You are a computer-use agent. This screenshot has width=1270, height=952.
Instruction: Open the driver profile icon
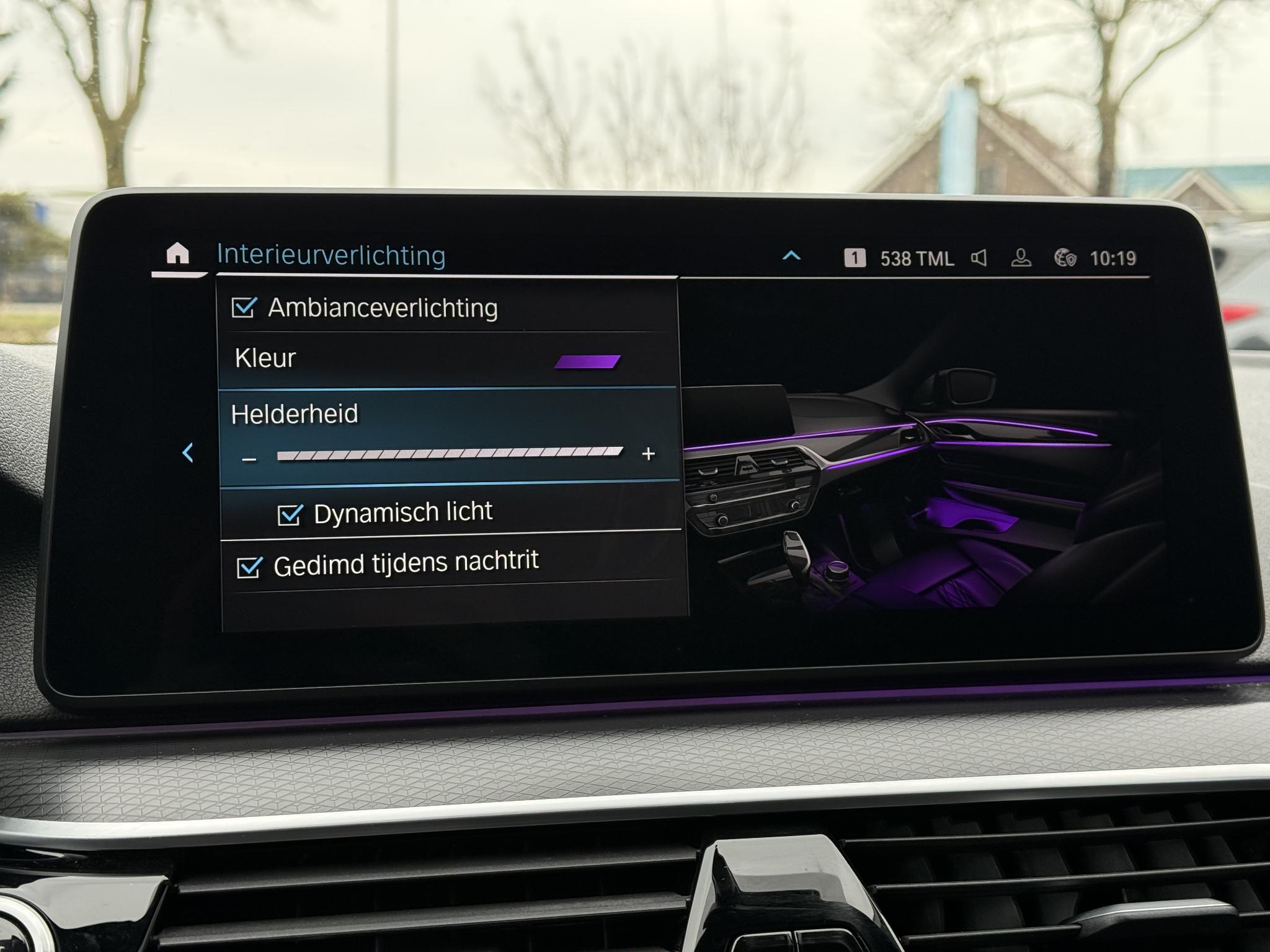pyautogui.click(x=1021, y=258)
